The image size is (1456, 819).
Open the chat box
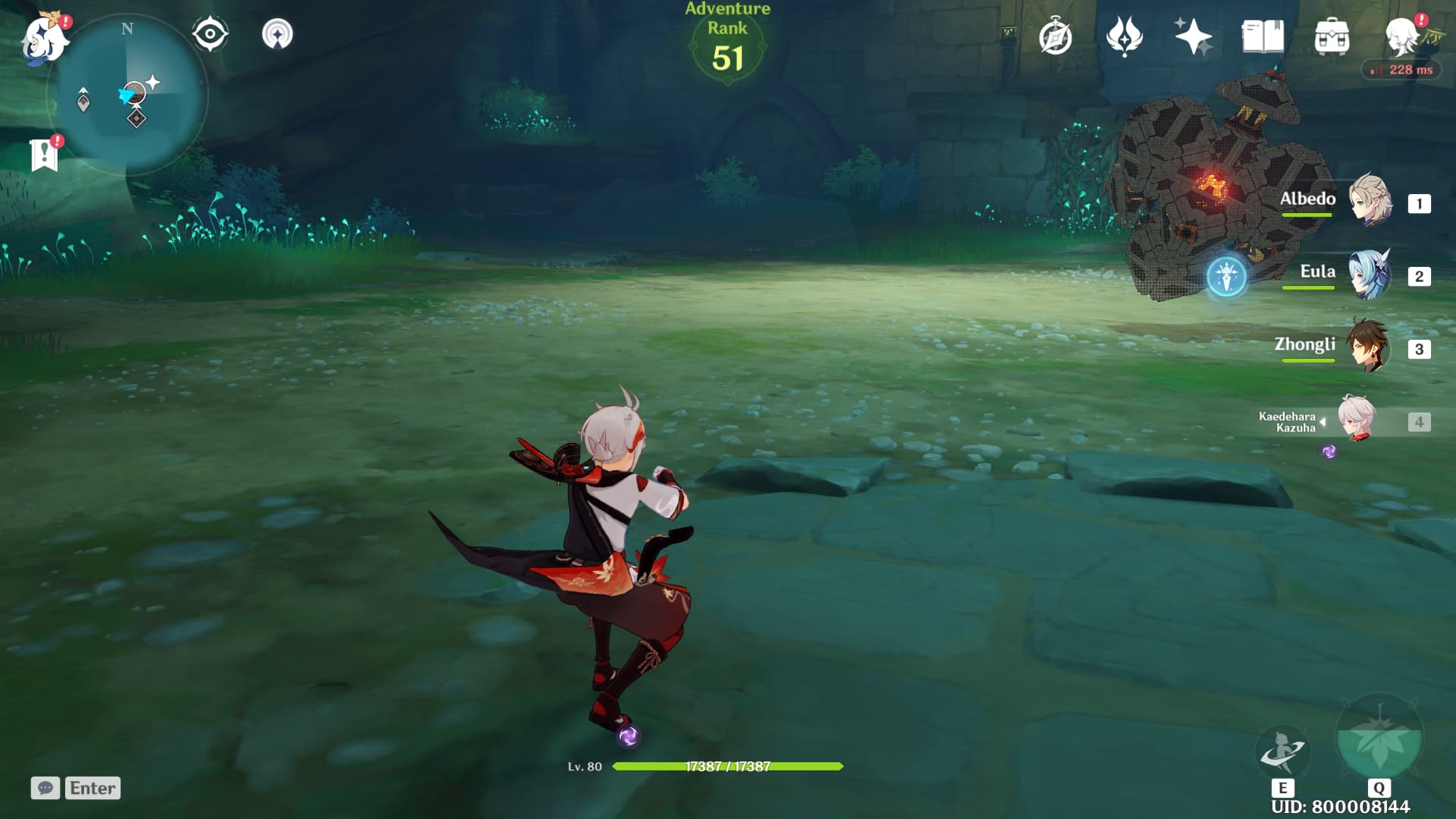[45, 788]
